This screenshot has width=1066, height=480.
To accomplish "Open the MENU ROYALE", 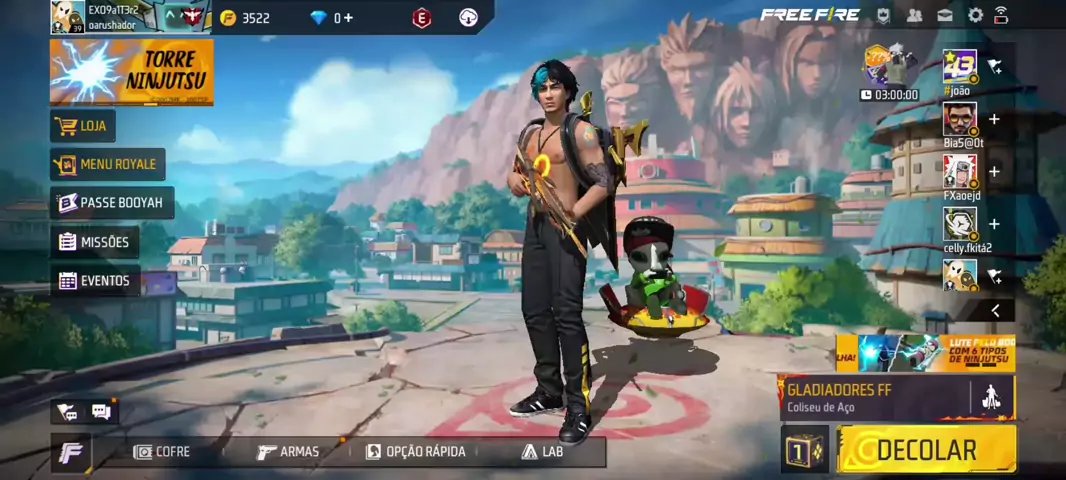I will pos(107,164).
